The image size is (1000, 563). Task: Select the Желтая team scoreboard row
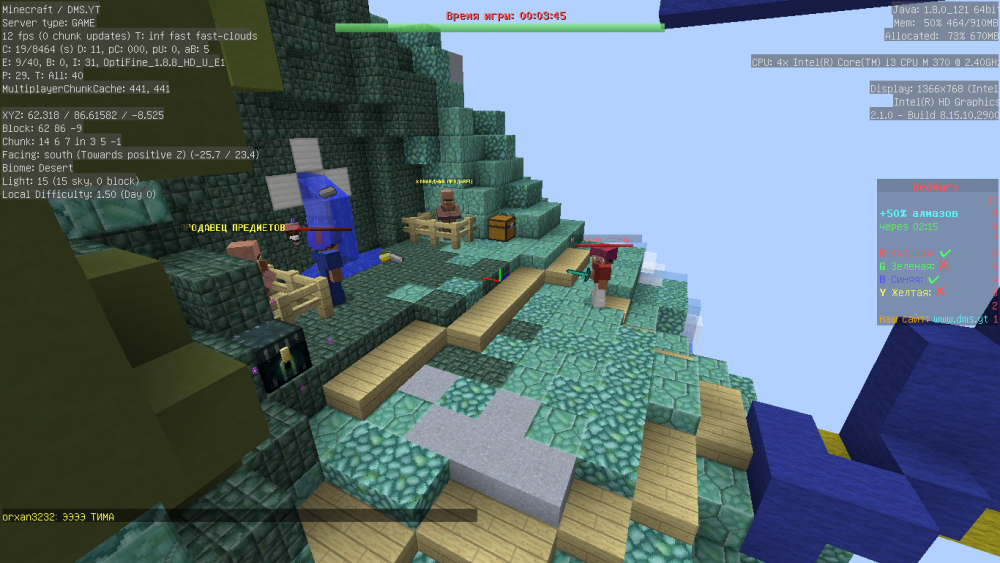pyautogui.click(x=912, y=293)
